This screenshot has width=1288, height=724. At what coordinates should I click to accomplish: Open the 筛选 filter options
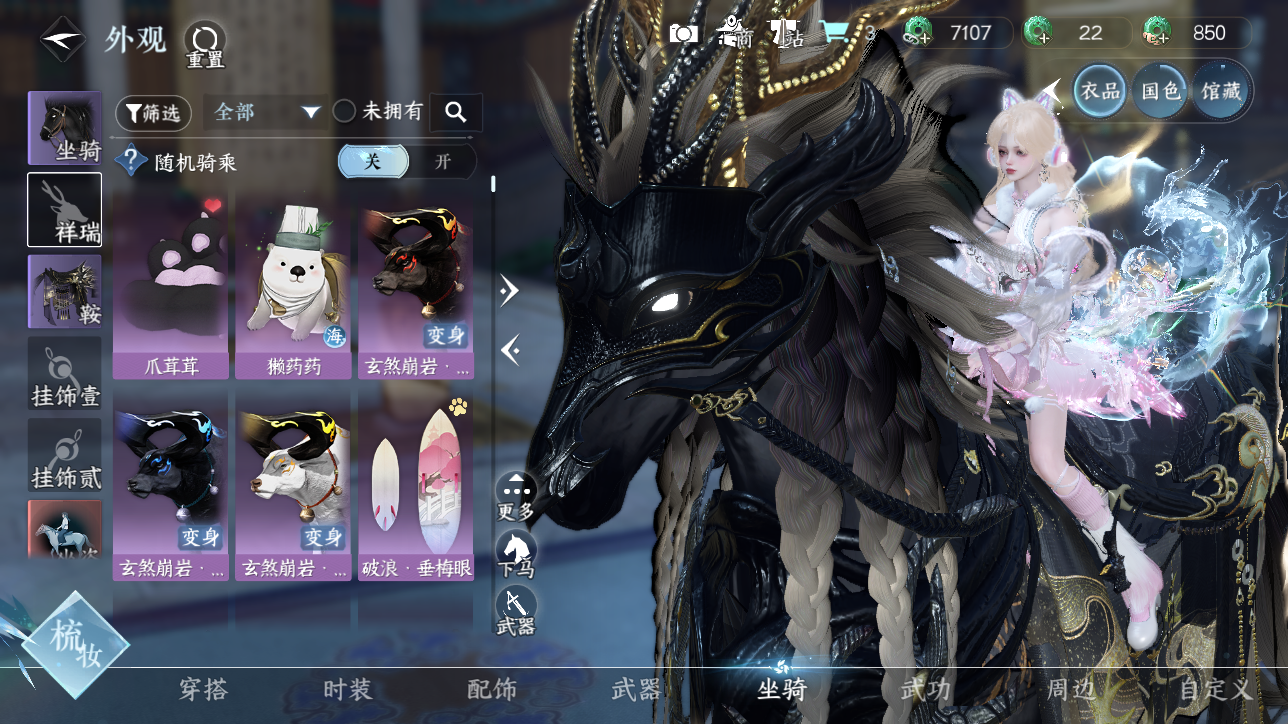click(153, 113)
